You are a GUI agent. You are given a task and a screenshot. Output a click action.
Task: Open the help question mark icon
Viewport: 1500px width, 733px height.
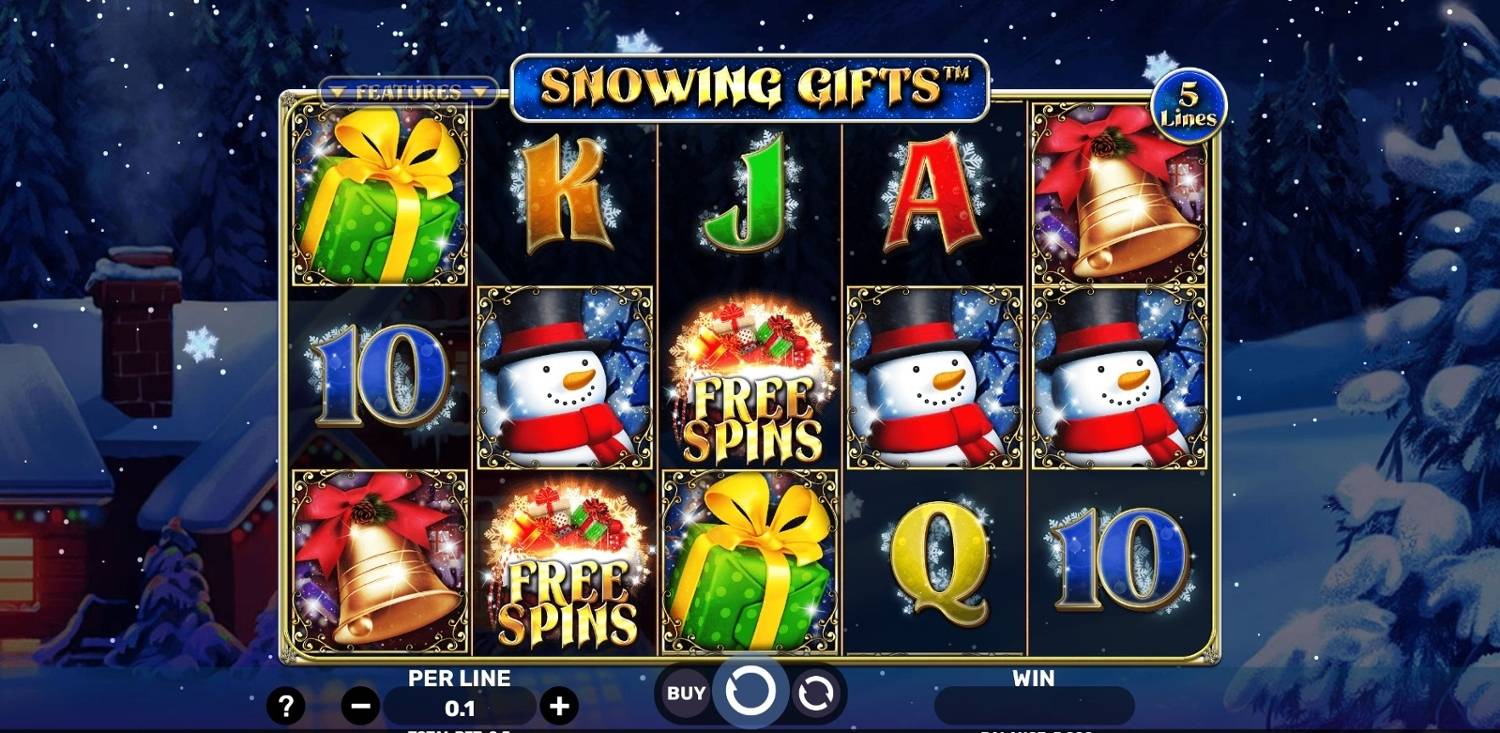(x=288, y=705)
